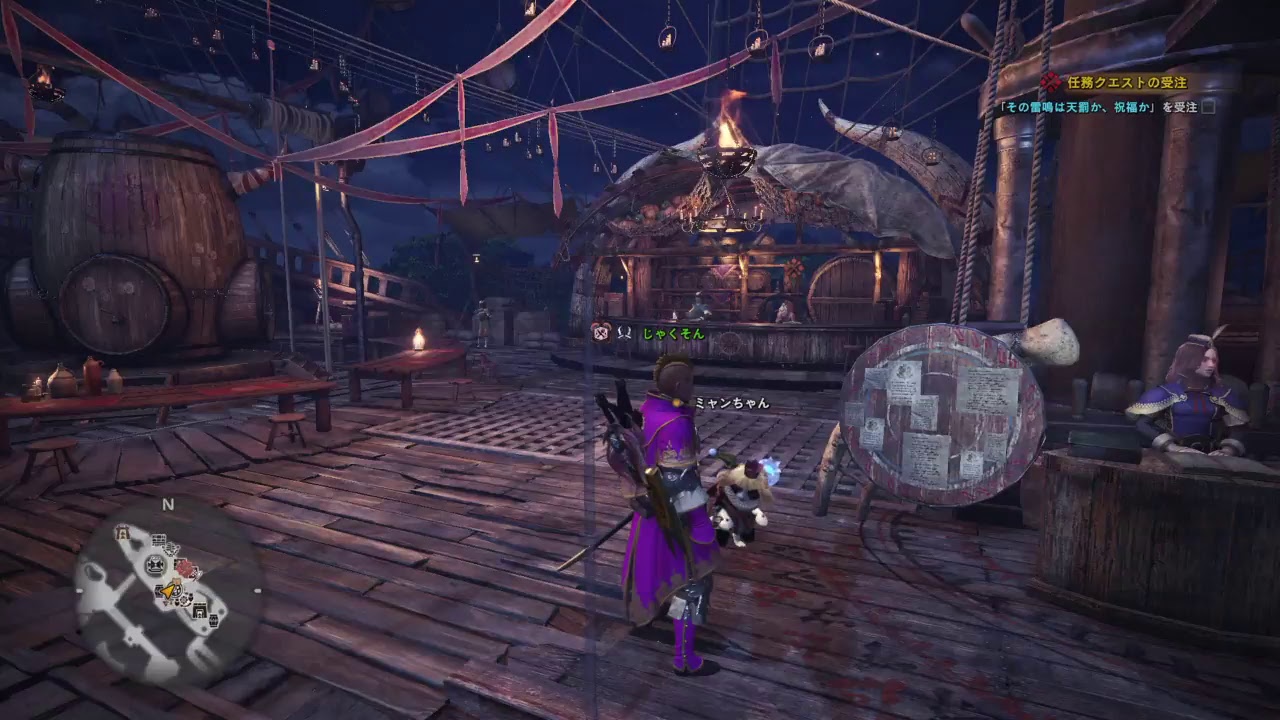
Task: Click the tent icon on the minimap
Action: 122,531
